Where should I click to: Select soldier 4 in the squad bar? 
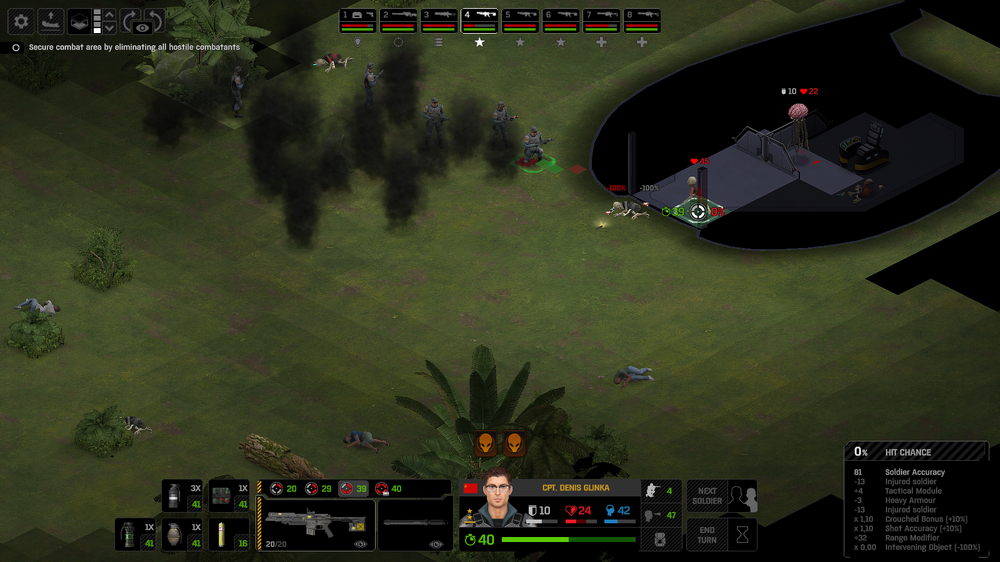(x=479, y=20)
